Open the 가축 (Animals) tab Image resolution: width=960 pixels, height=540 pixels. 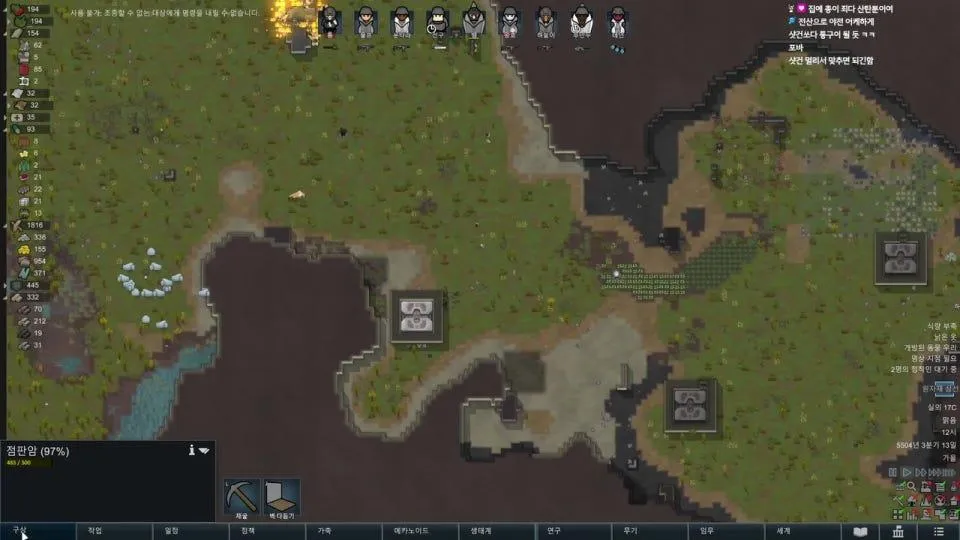tap(325, 531)
